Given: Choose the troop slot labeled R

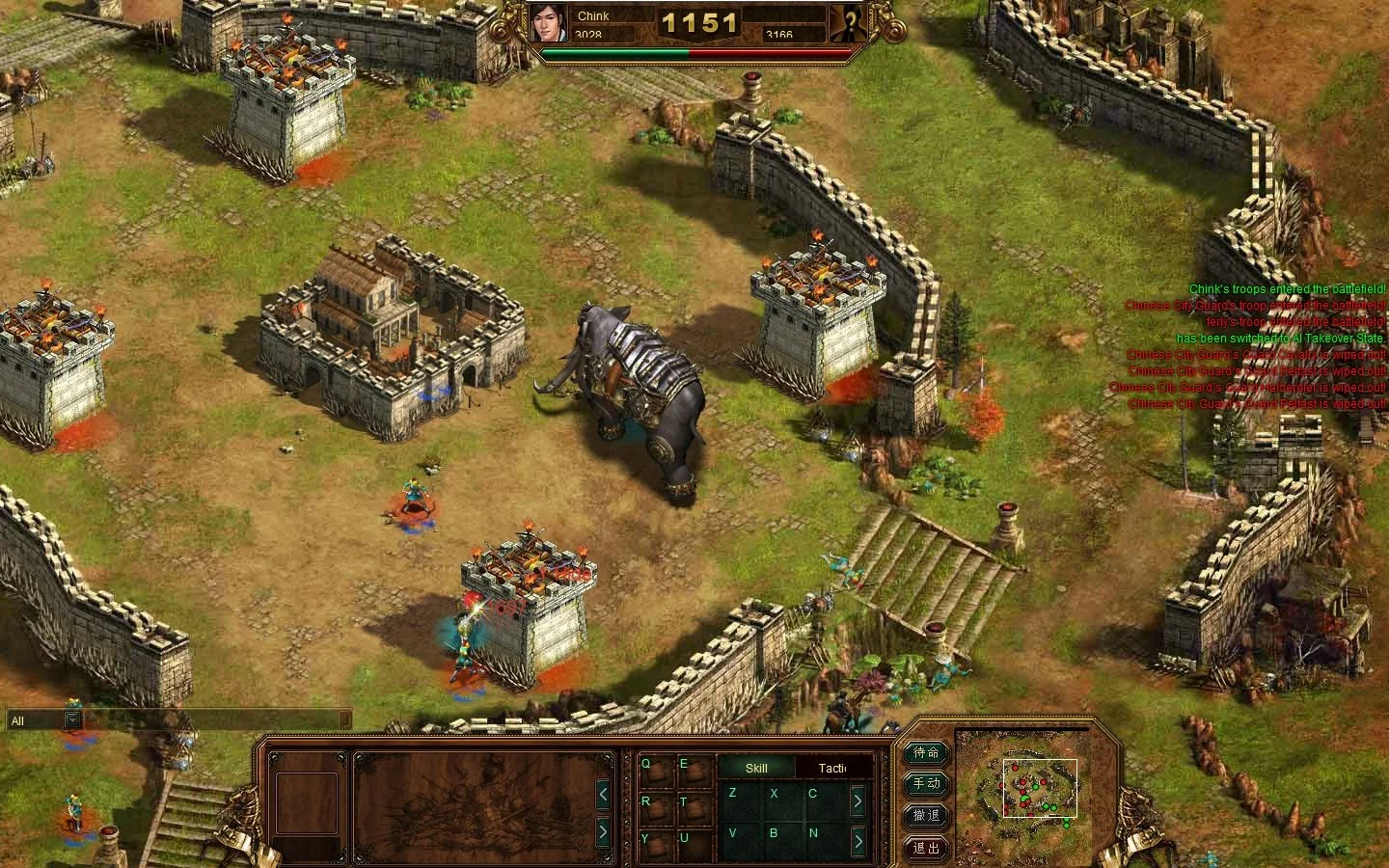Looking at the screenshot, I should 655,805.
